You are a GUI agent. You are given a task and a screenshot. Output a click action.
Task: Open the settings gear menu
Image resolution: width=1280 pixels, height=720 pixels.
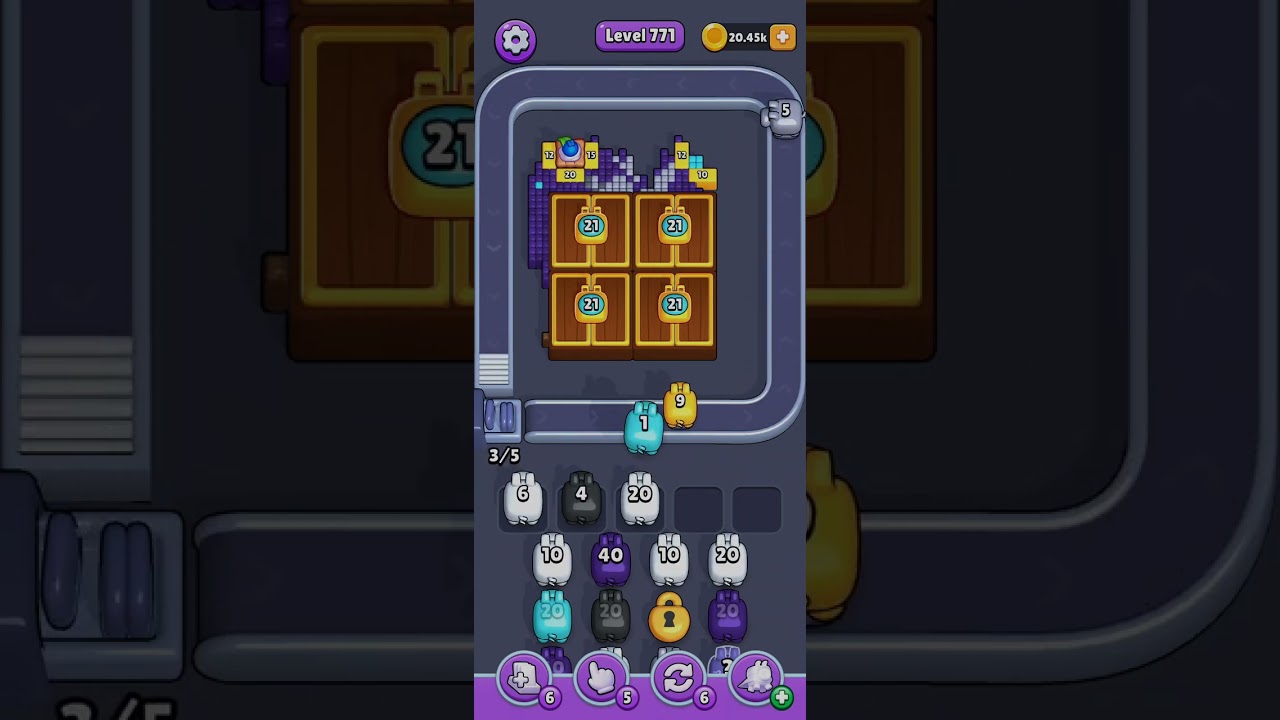click(515, 40)
